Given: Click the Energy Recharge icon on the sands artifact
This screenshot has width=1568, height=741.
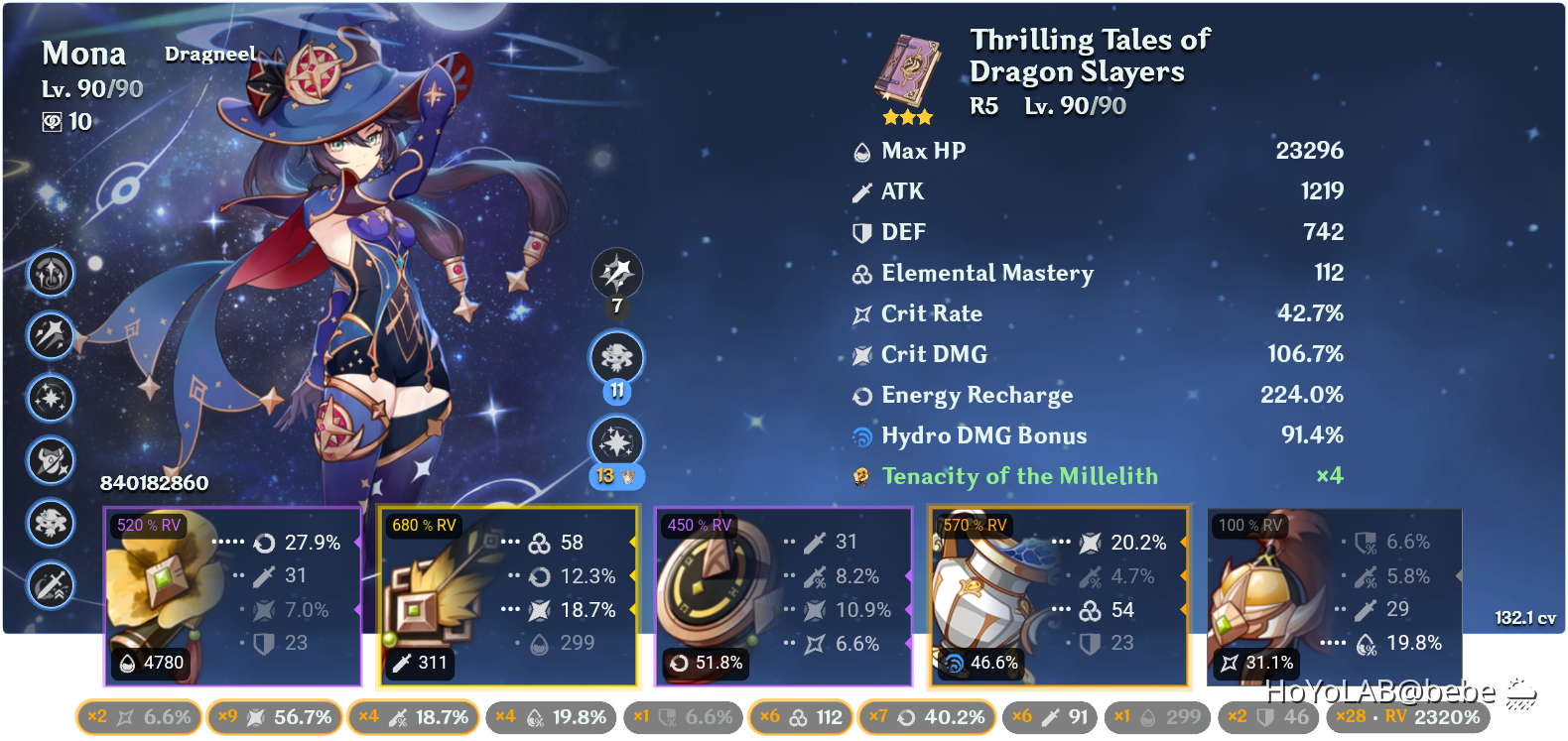Looking at the screenshot, I should coord(679,663).
